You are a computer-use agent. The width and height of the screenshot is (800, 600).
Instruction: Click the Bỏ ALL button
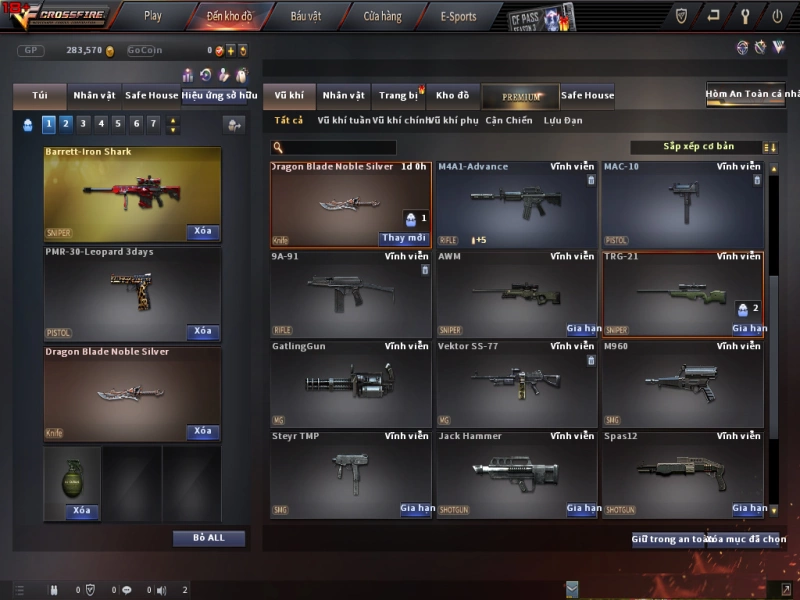(209, 538)
